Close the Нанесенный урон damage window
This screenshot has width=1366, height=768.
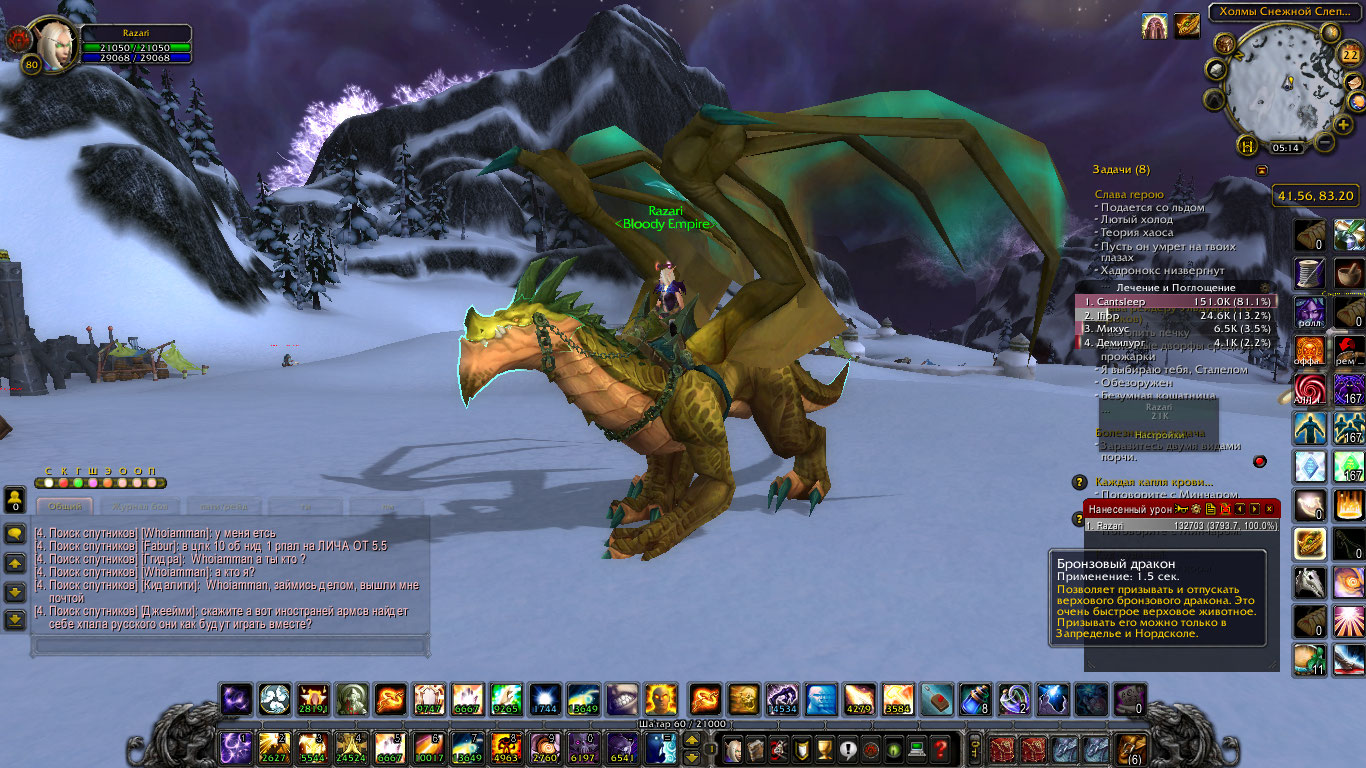point(1269,509)
